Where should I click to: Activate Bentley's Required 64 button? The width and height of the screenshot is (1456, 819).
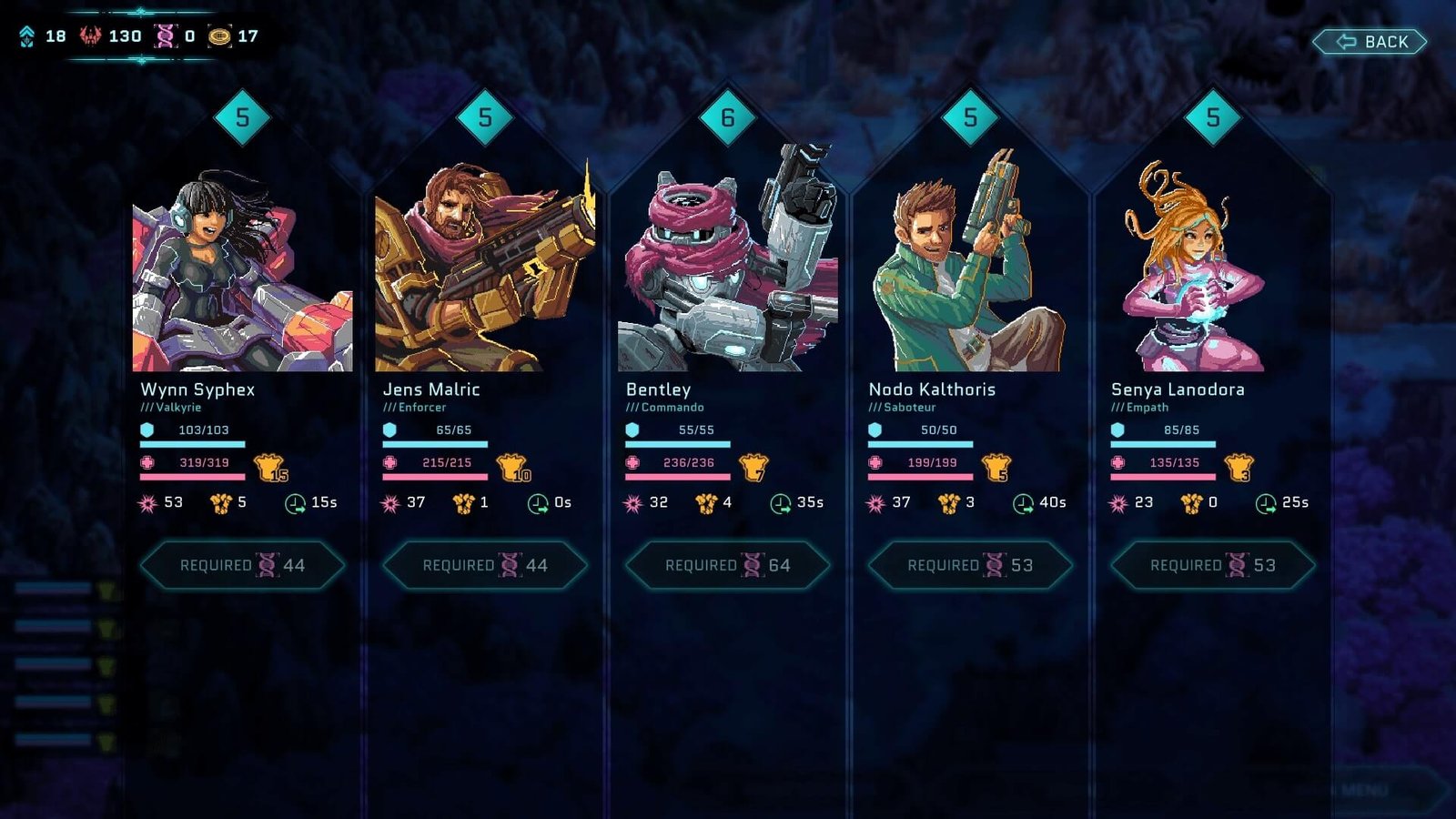point(727,565)
